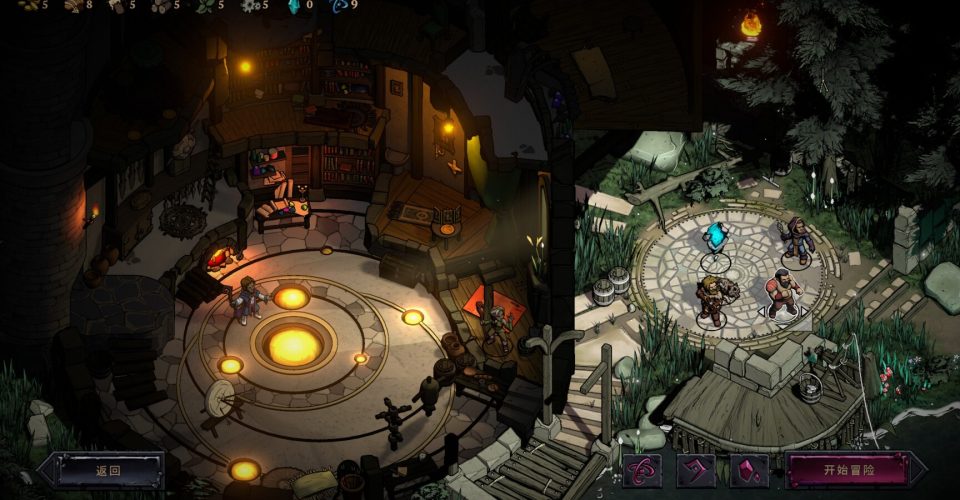The height and width of the screenshot is (500, 960).
Task: Select the angular spiral rune icon button
Action: (695, 470)
